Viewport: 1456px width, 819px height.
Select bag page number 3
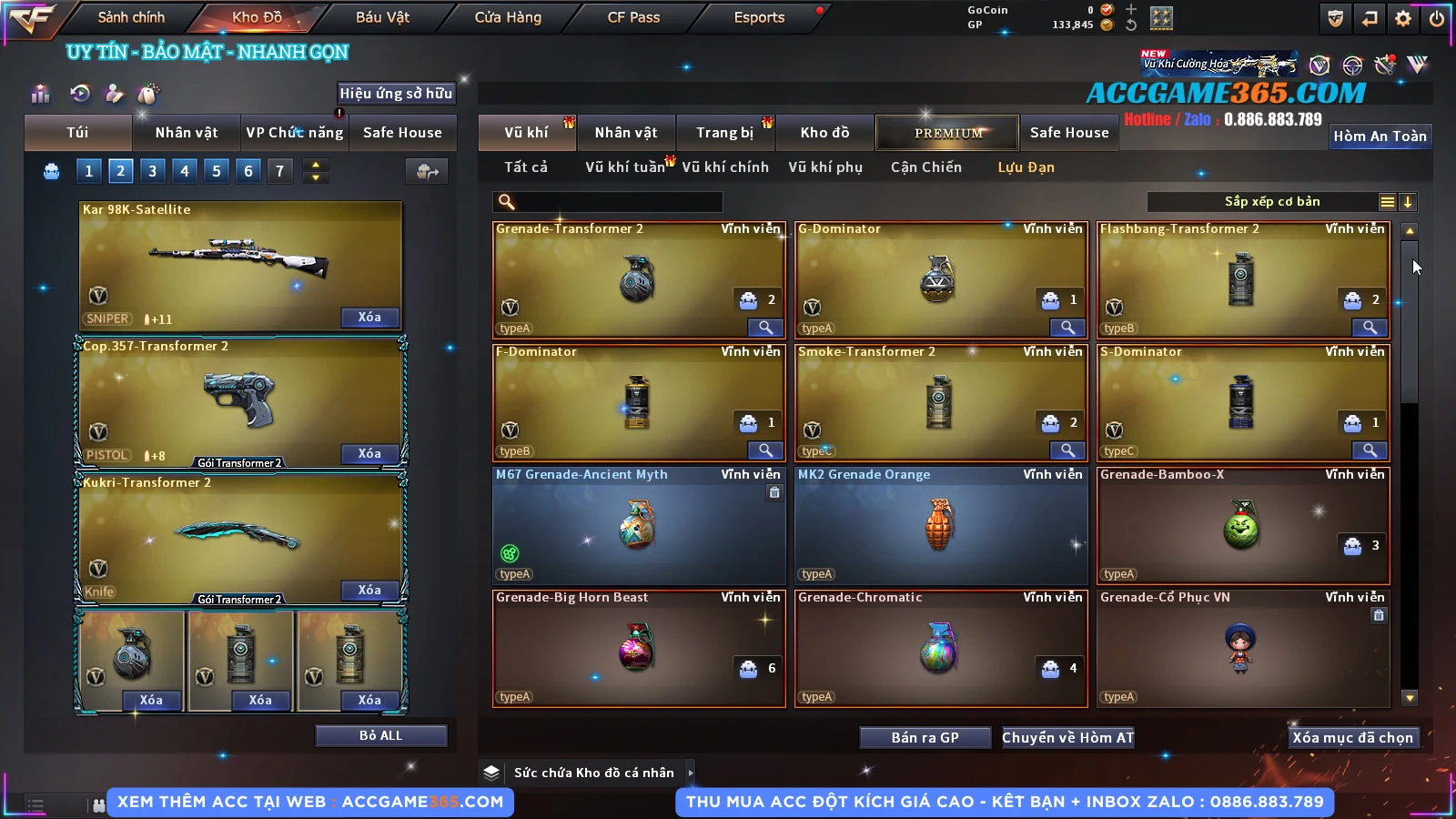point(152,170)
